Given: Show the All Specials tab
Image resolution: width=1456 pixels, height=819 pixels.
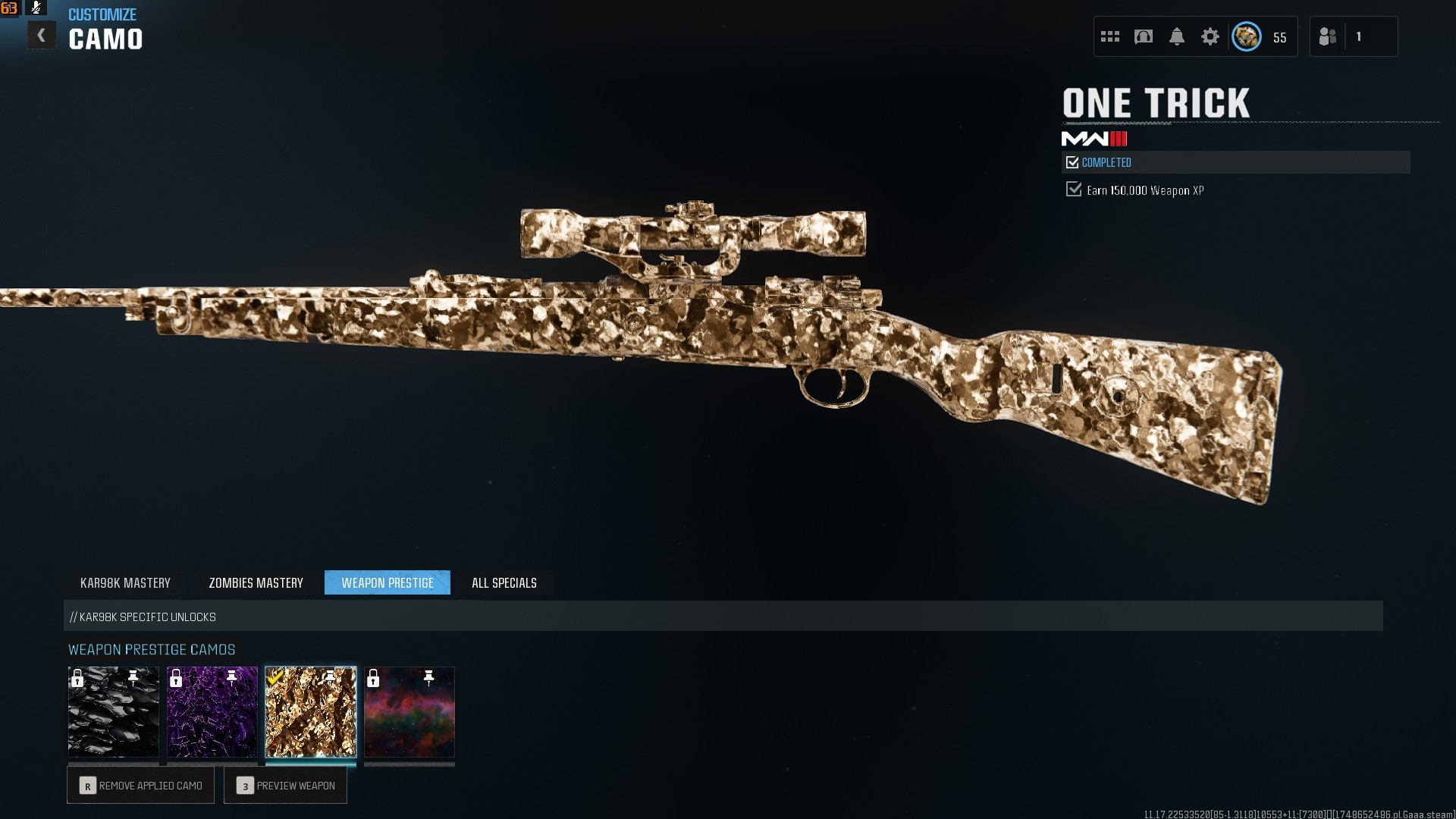Looking at the screenshot, I should tap(504, 583).
